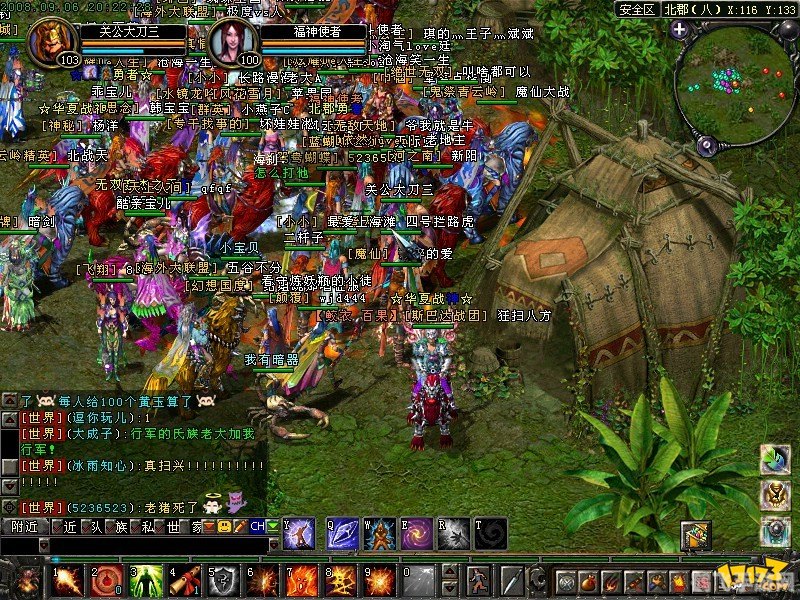
Task: Select the 关公大刀三 player portrait
Action: (x=54, y=42)
